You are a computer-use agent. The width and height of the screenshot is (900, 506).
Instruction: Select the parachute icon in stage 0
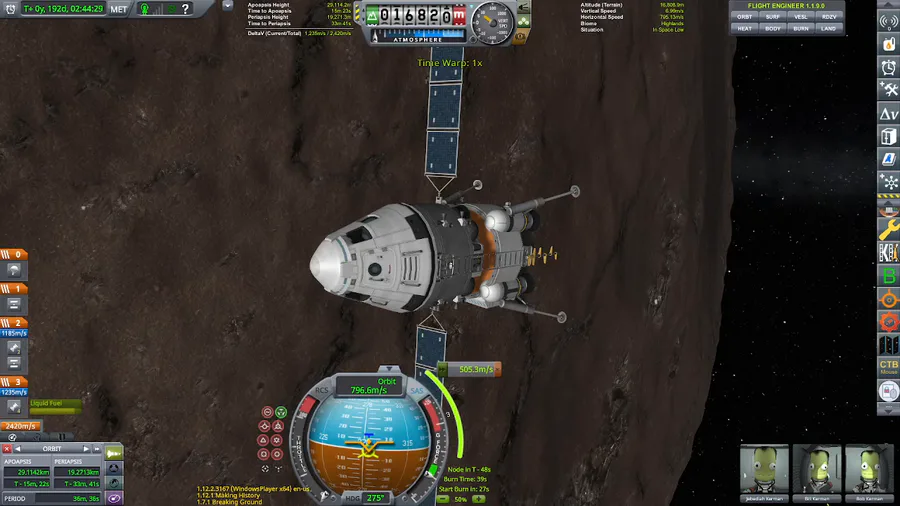14,269
